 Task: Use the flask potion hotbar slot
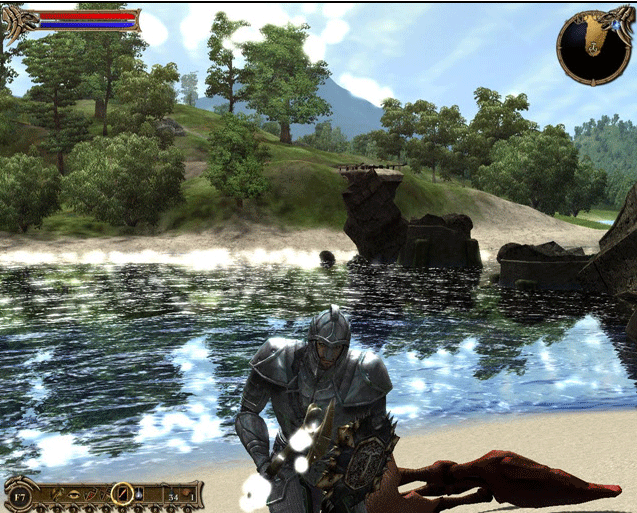click(140, 494)
